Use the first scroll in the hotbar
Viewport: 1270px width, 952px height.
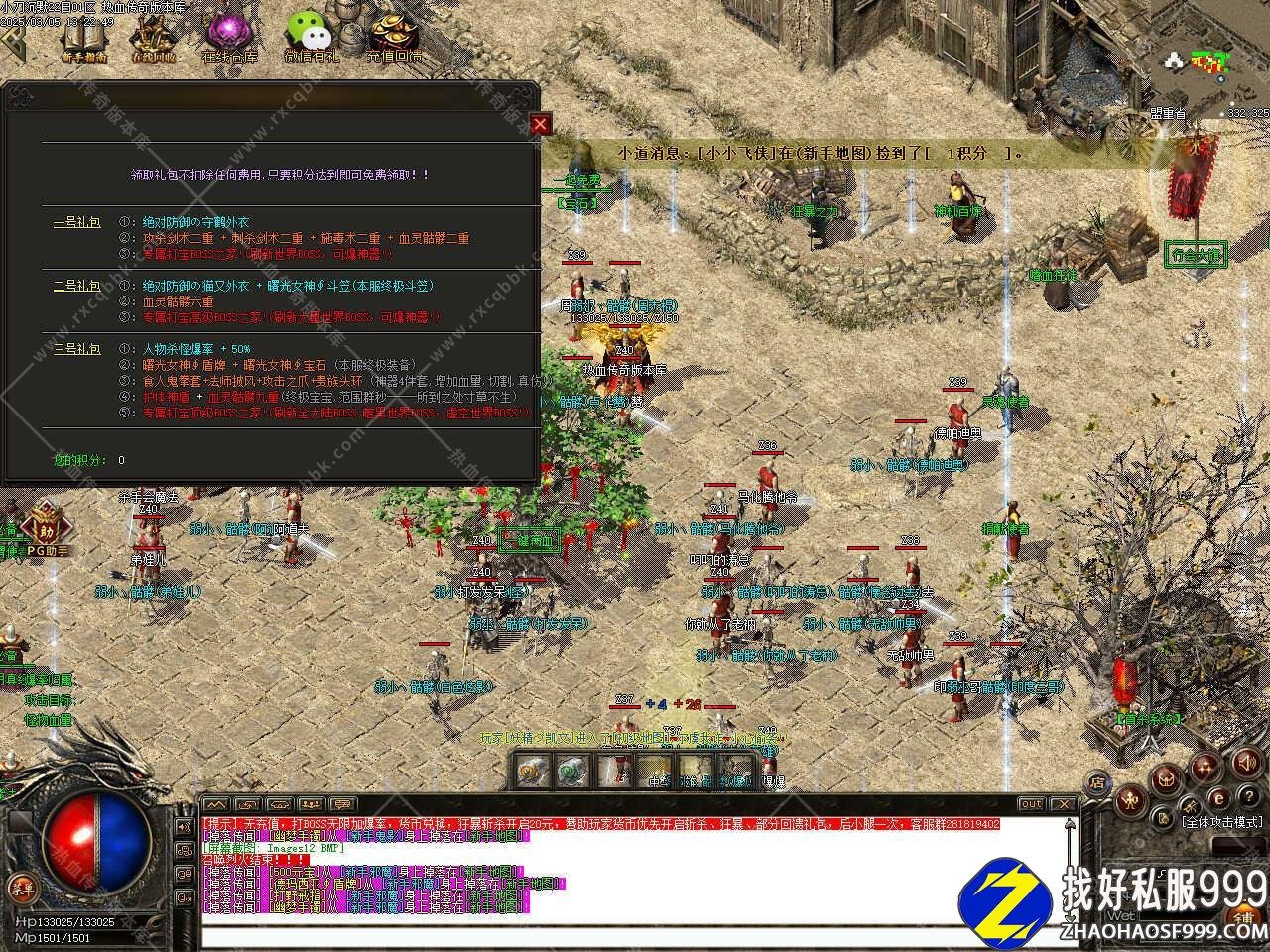[x=533, y=771]
